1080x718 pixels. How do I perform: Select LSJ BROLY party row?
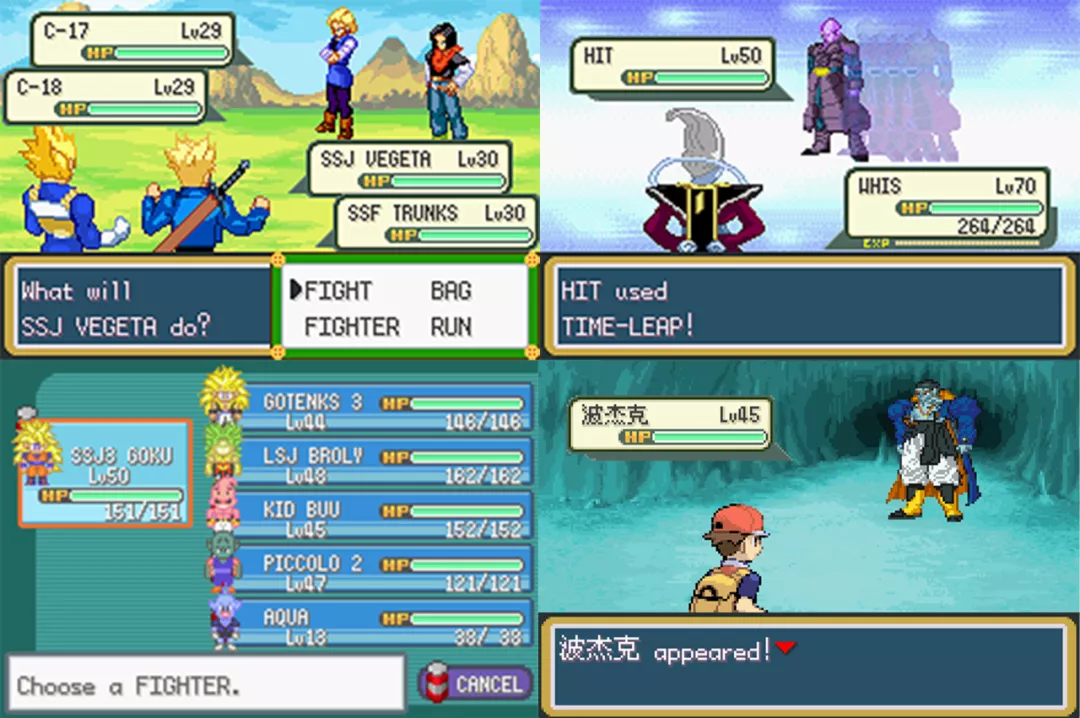tap(384, 462)
